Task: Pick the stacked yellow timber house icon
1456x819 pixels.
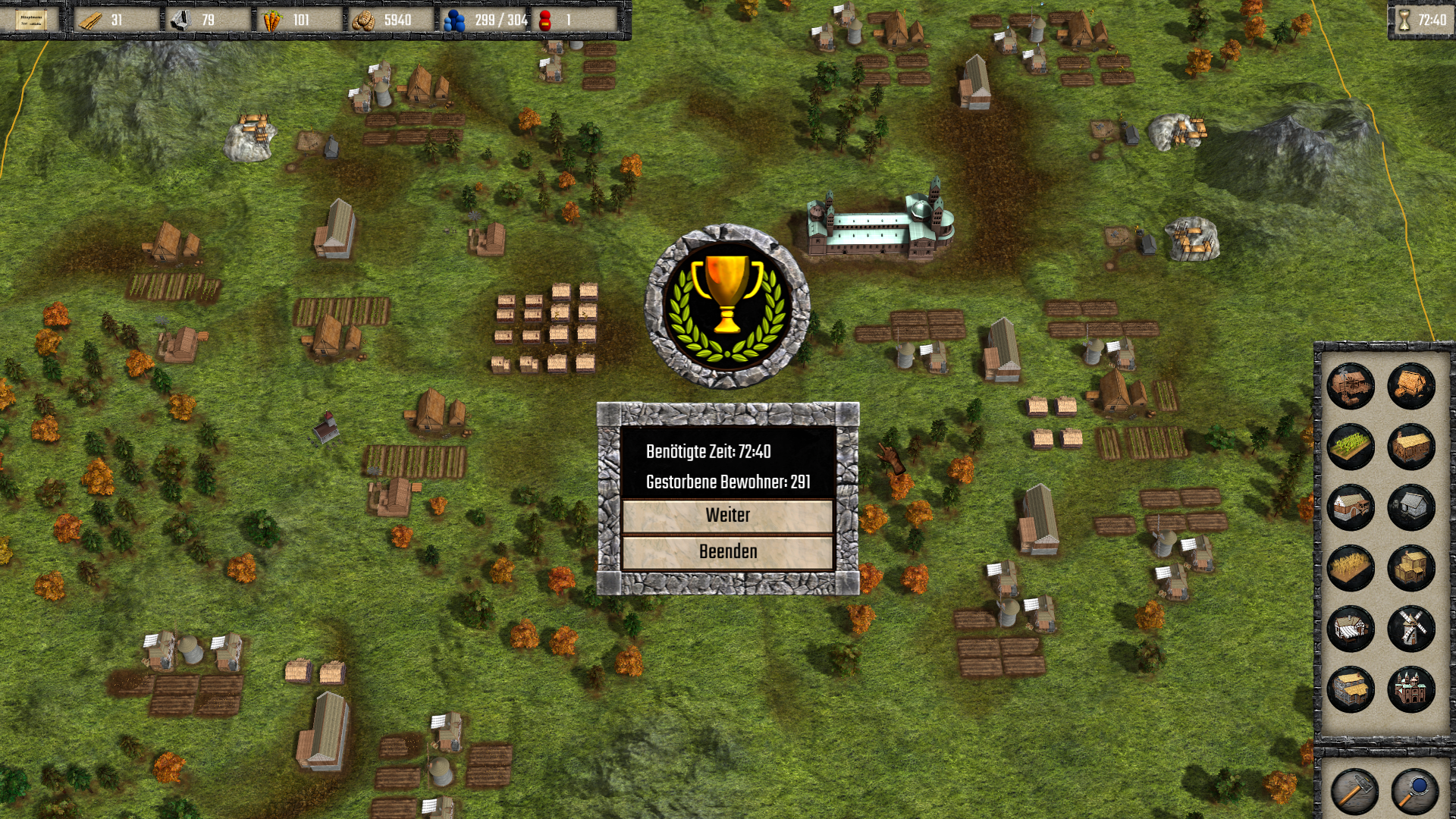Action: (1411, 567)
